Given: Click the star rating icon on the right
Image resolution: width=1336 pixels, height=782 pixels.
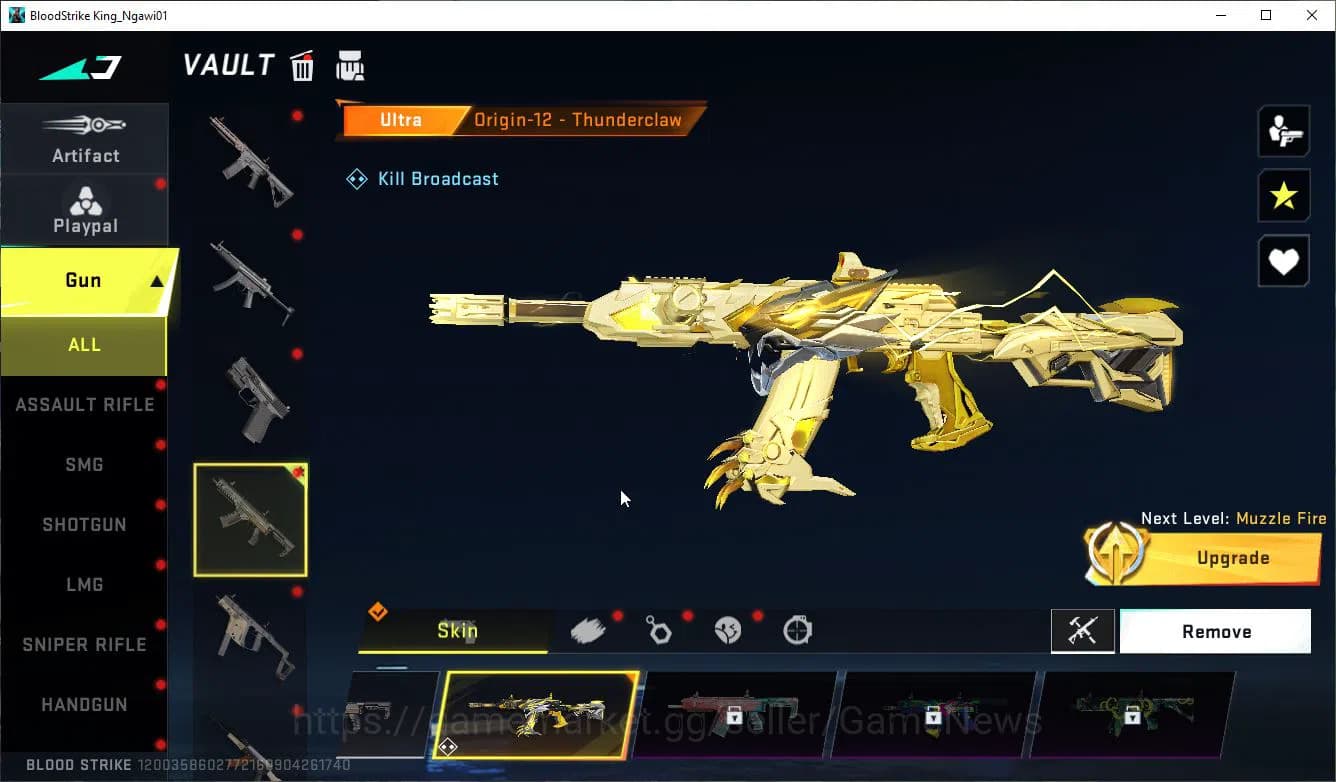Looking at the screenshot, I should click(x=1283, y=196).
